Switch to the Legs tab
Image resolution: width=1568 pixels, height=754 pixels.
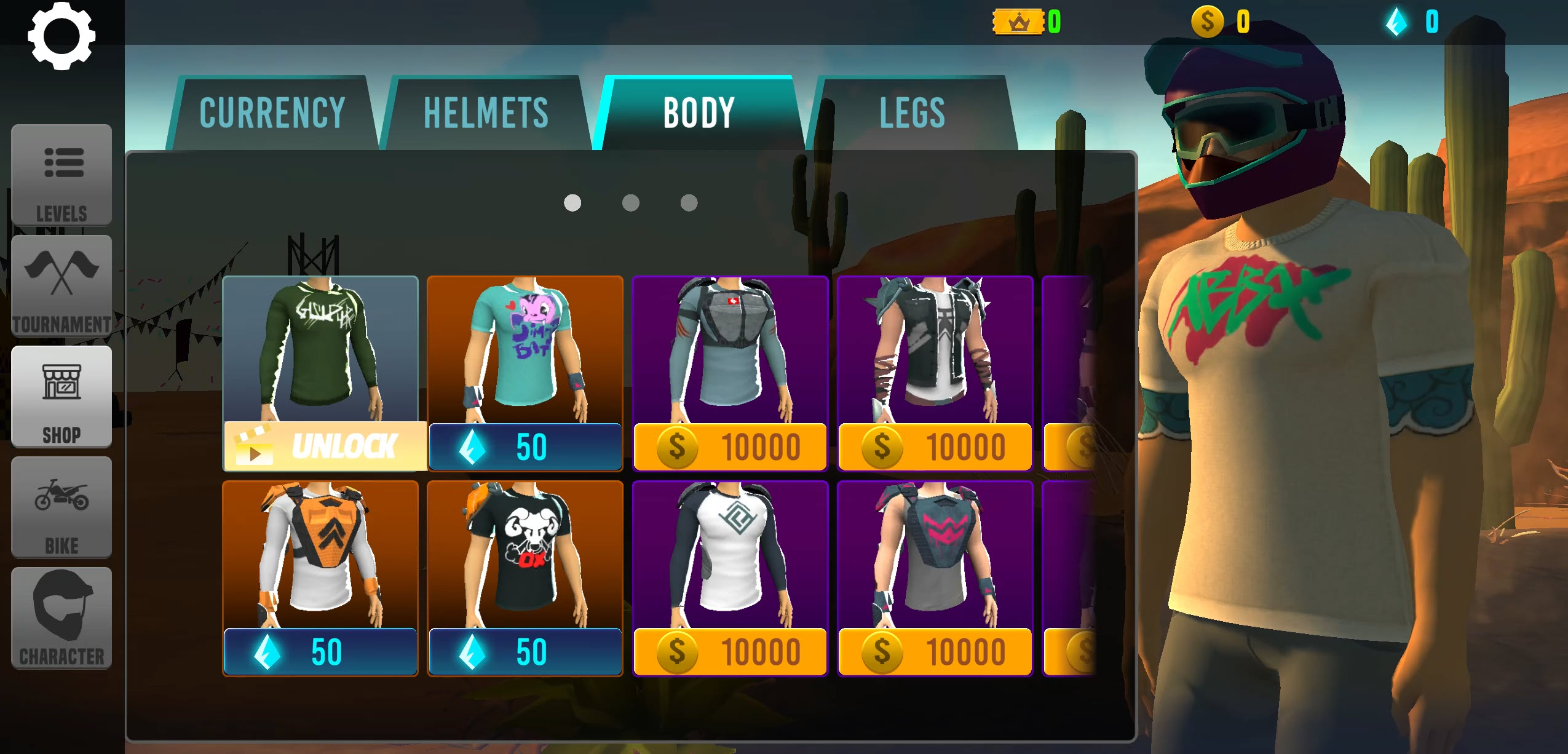tap(912, 113)
